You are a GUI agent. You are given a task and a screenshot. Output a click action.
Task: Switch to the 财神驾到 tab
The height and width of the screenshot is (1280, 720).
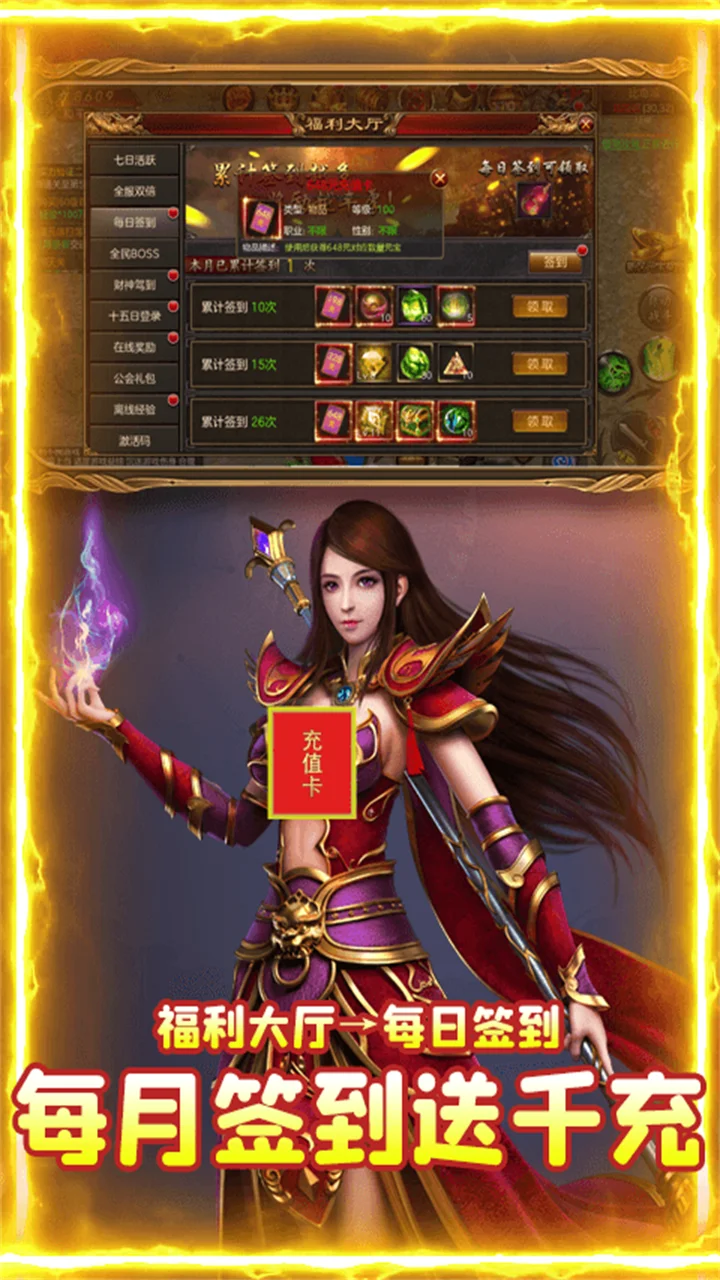[x=134, y=285]
